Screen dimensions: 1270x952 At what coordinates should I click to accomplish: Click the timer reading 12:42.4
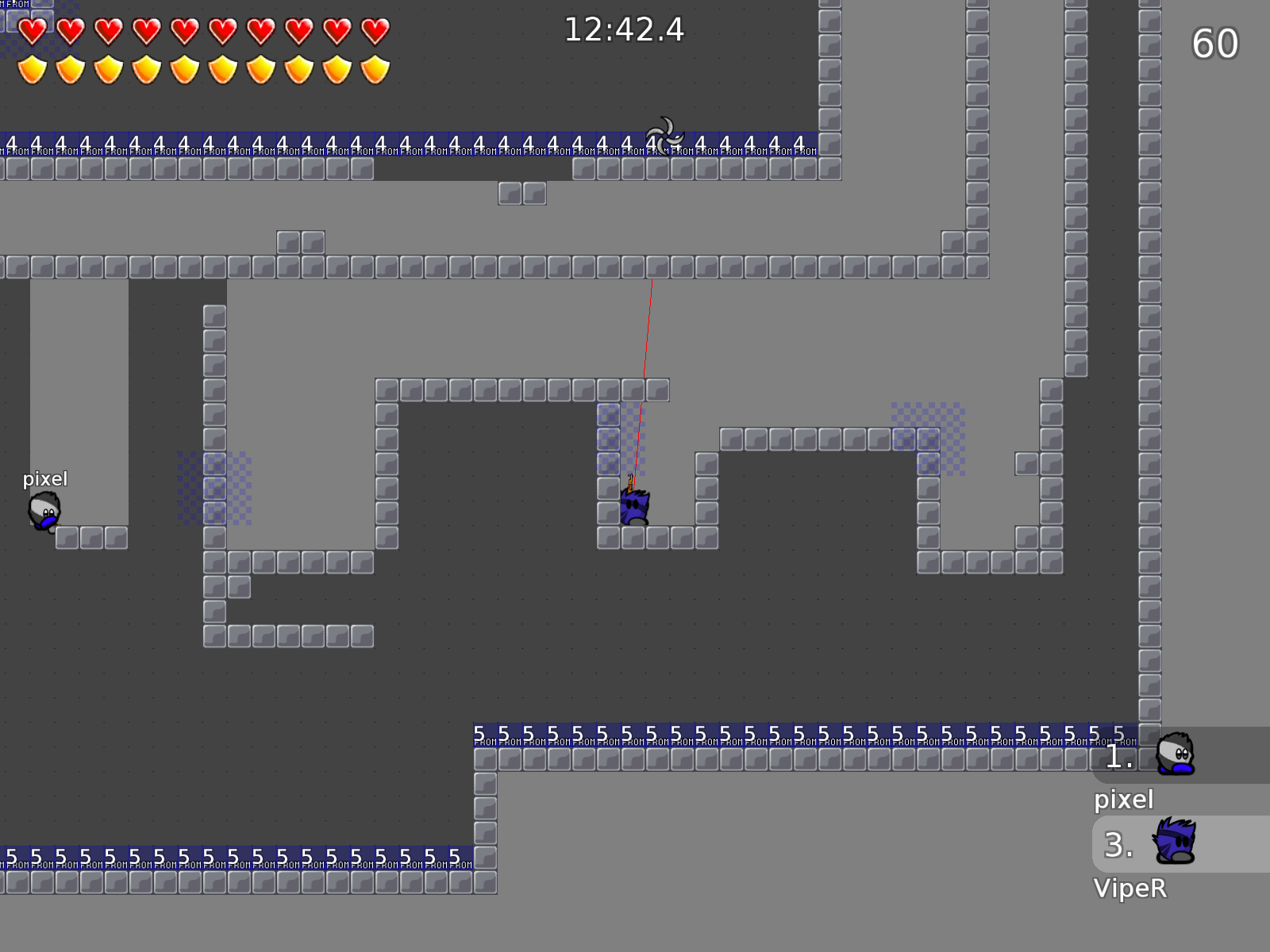623,30
